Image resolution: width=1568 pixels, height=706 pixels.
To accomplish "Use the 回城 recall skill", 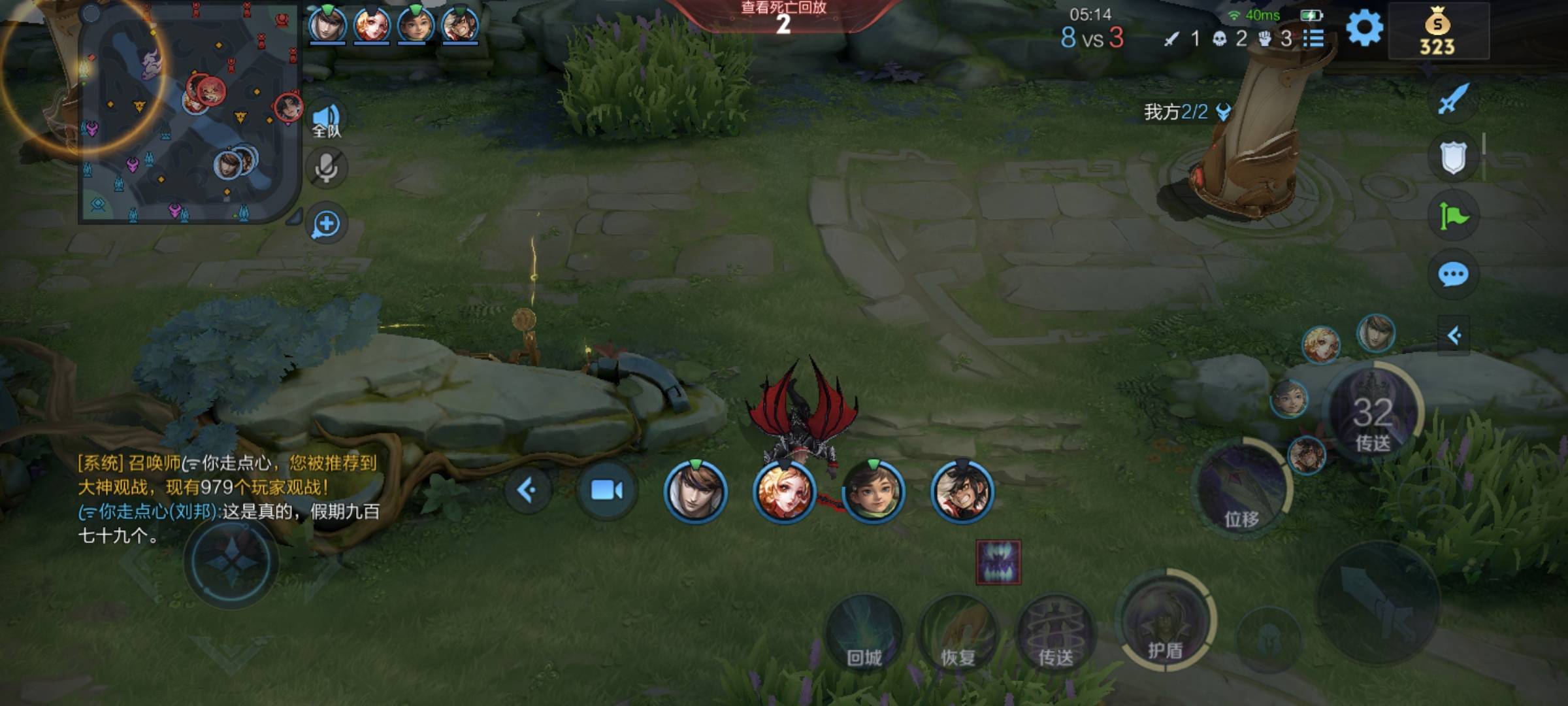I will [864, 633].
